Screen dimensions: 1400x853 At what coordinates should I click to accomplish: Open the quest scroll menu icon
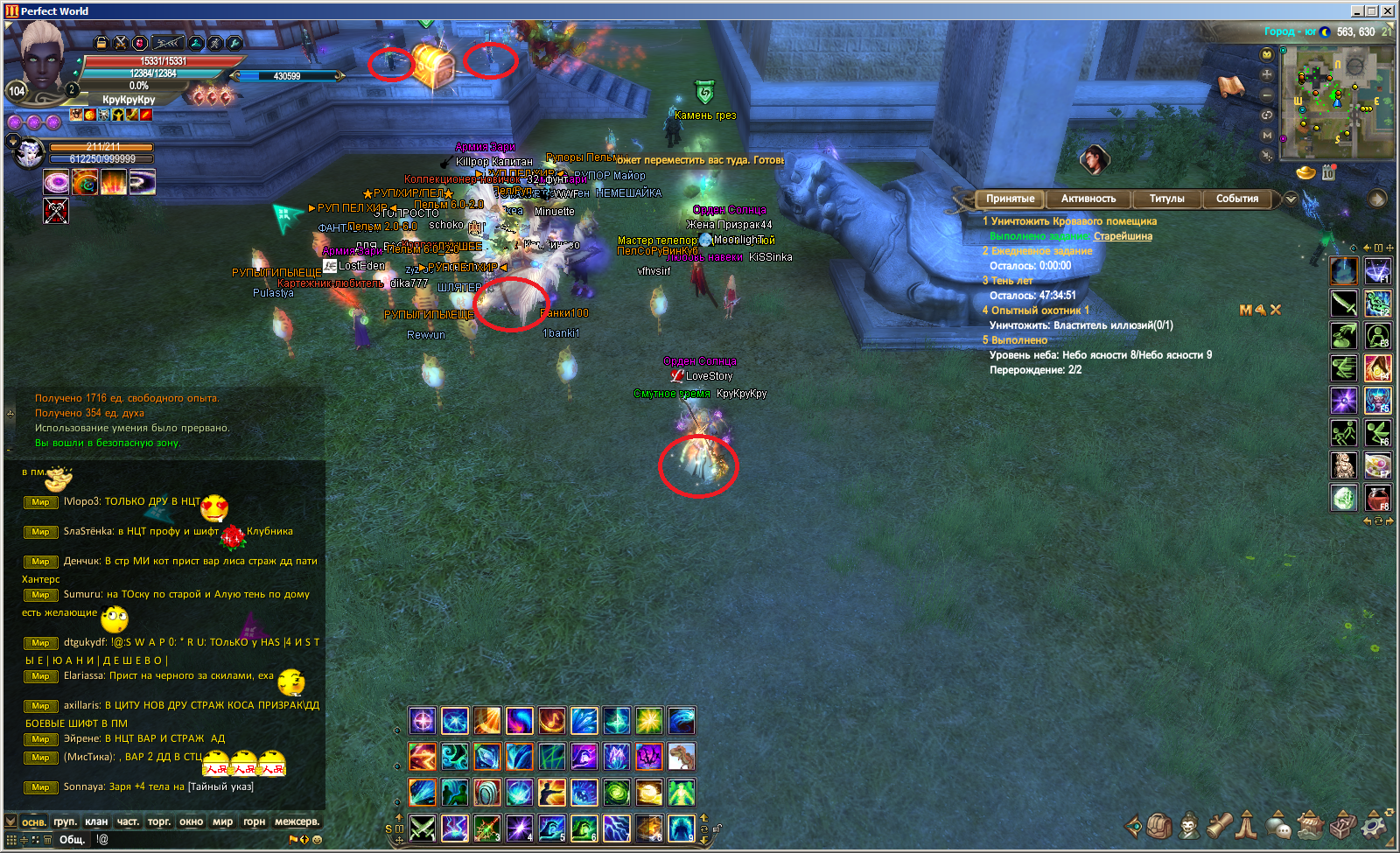point(1220,825)
